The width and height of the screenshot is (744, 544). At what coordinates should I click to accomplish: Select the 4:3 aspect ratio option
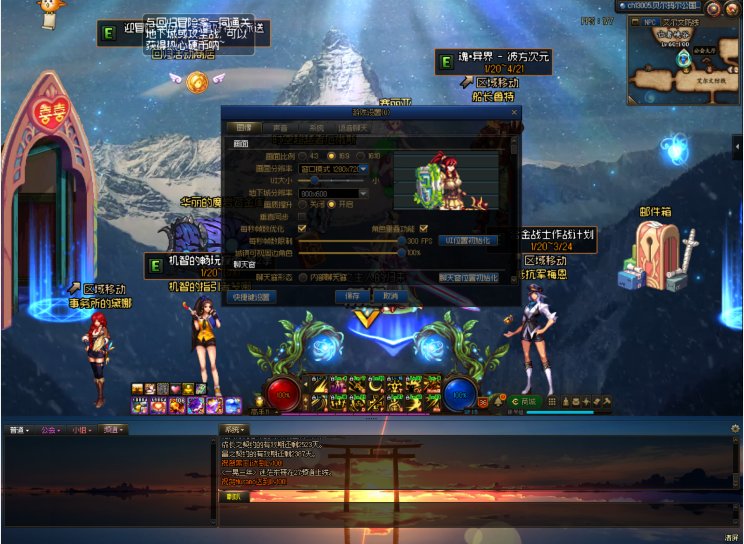(301, 156)
